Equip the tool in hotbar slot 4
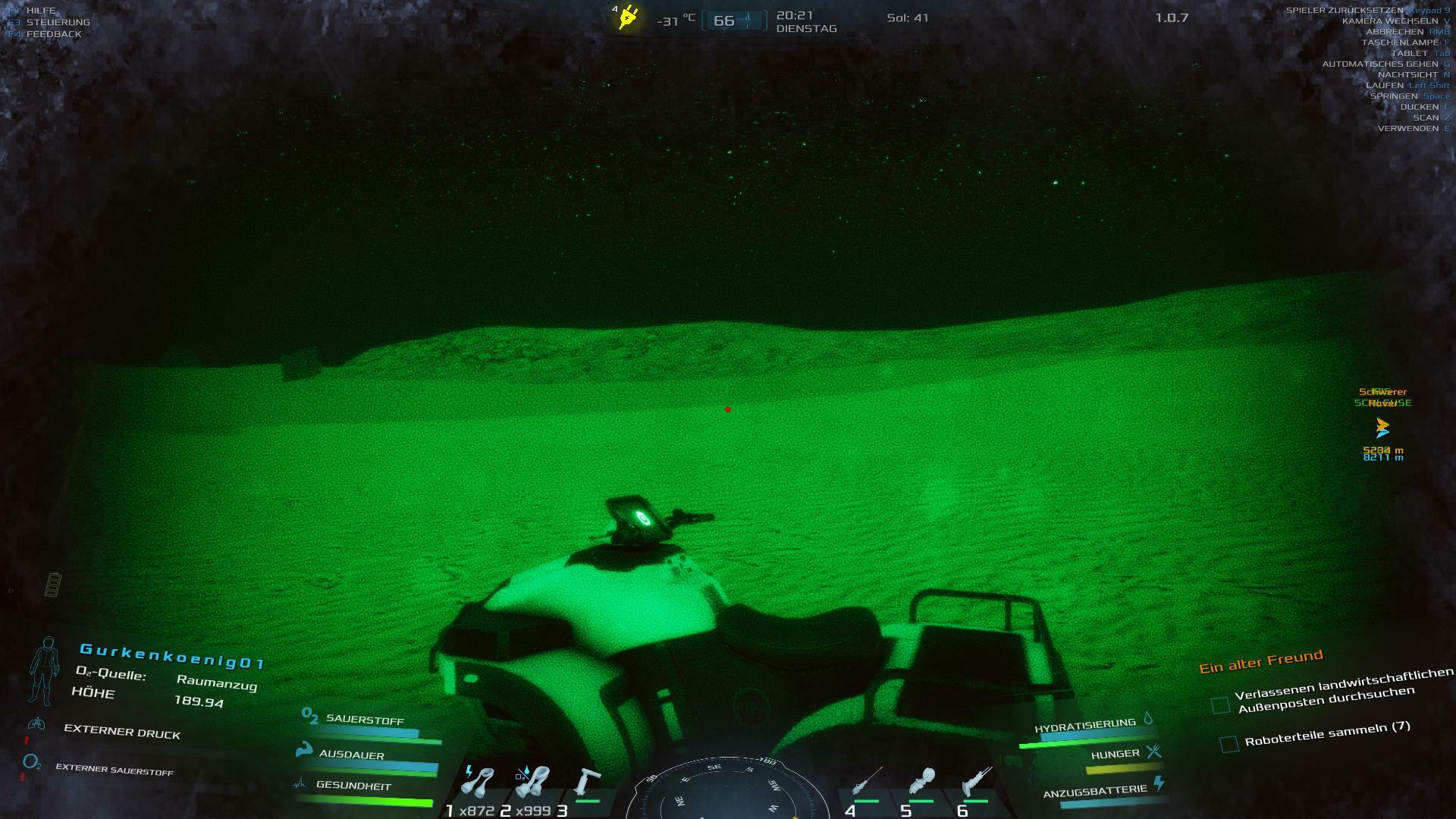Image resolution: width=1456 pixels, height=819 pixels. [x=867, y=783]
